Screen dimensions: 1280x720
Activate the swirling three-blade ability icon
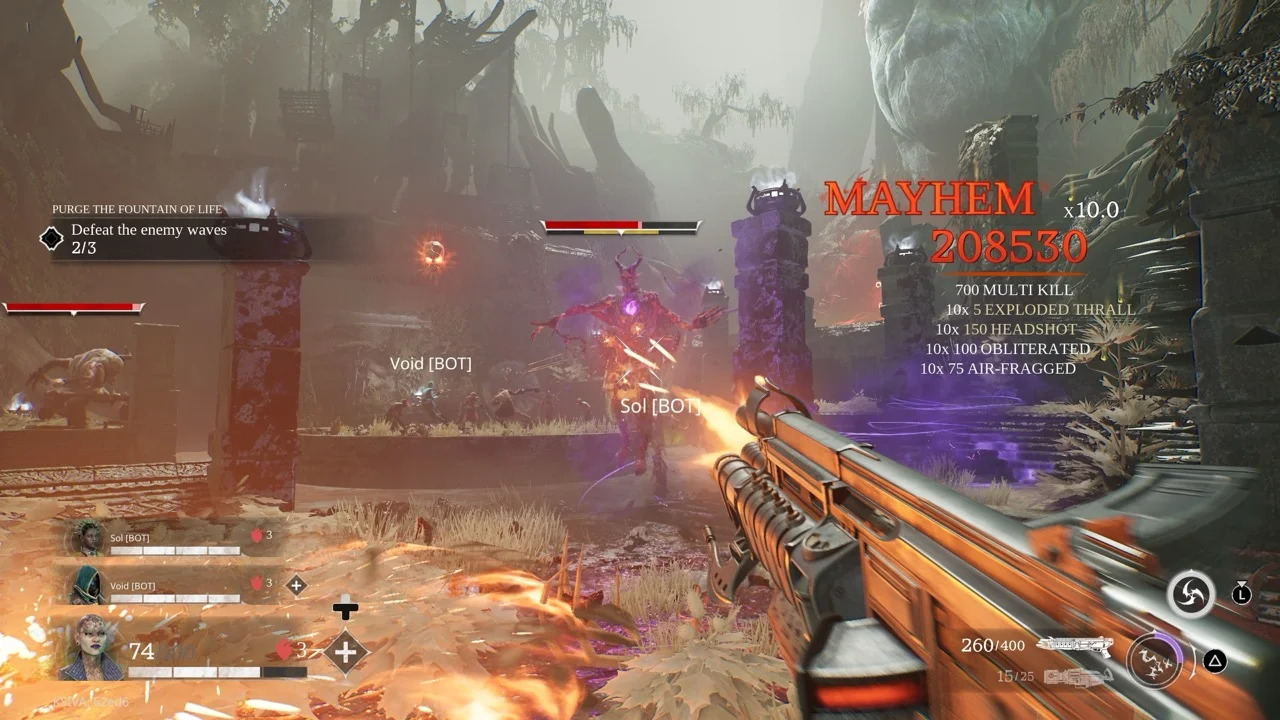point(1191,596)
